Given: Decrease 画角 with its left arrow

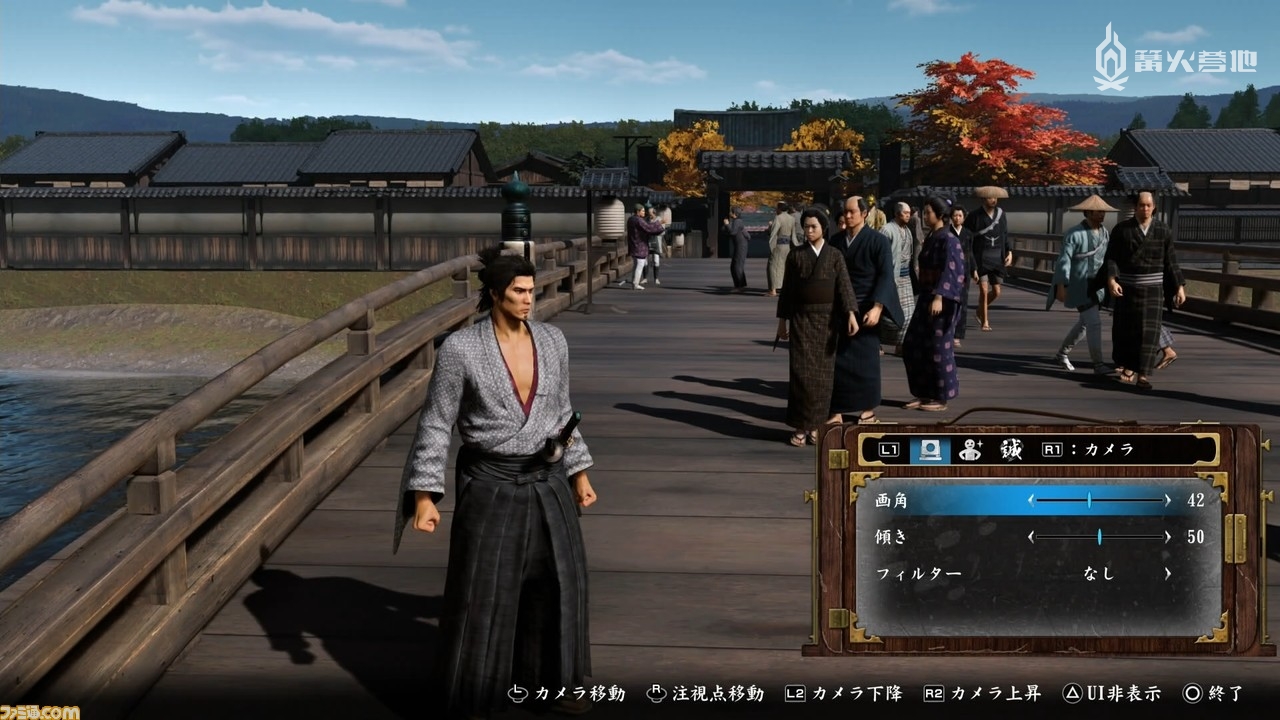Looking at the screenshot, I should pos(1031,500).
